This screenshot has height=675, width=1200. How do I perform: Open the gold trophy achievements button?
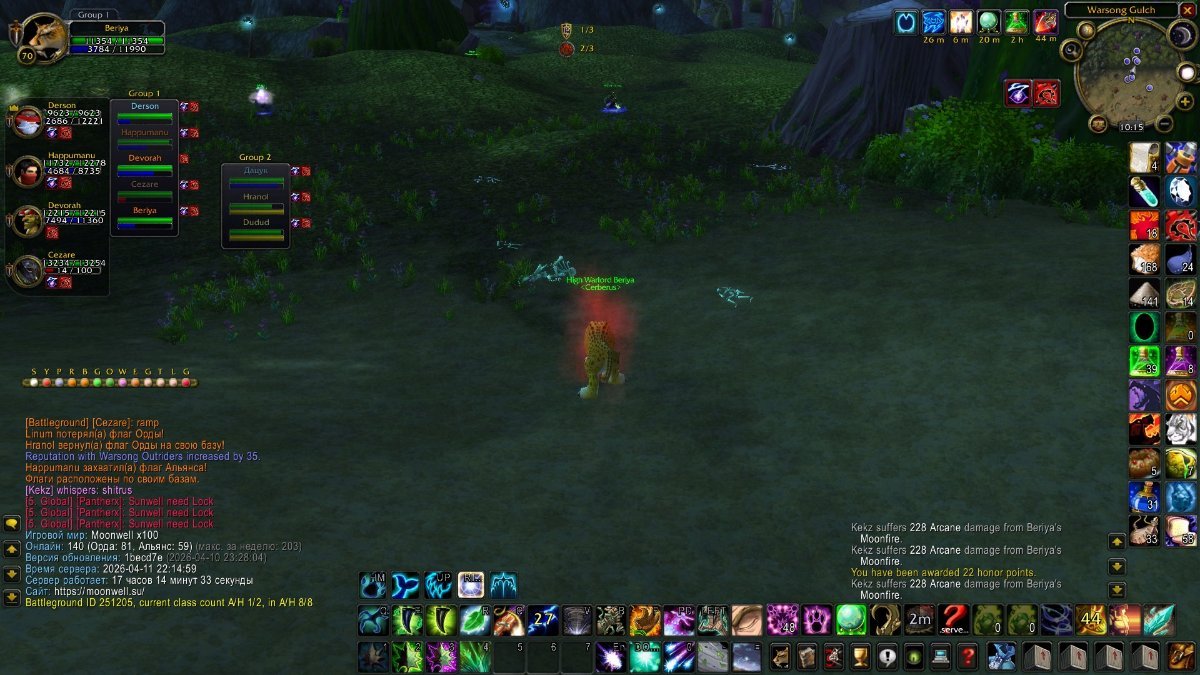click(x=859, y=656)
